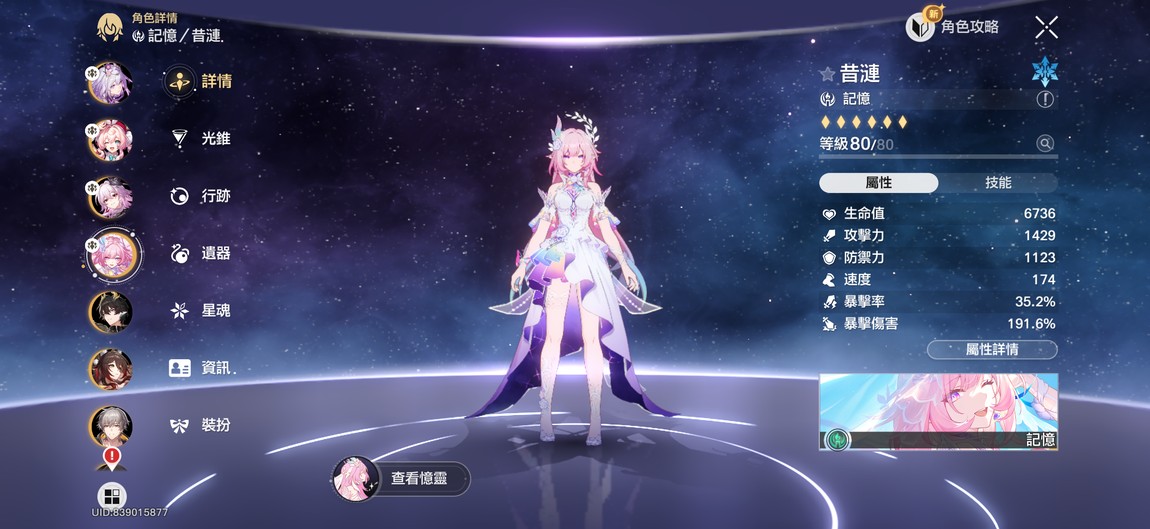
Task: Open the 角色攻略 character guide
Action: coord(953,27)
